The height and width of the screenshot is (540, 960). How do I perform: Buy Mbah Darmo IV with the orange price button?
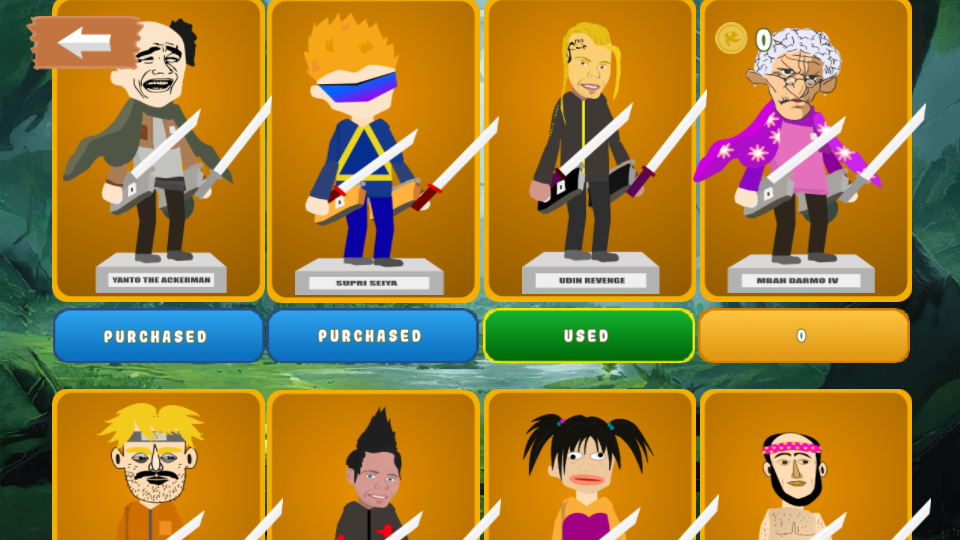click(x=803, y=336)
